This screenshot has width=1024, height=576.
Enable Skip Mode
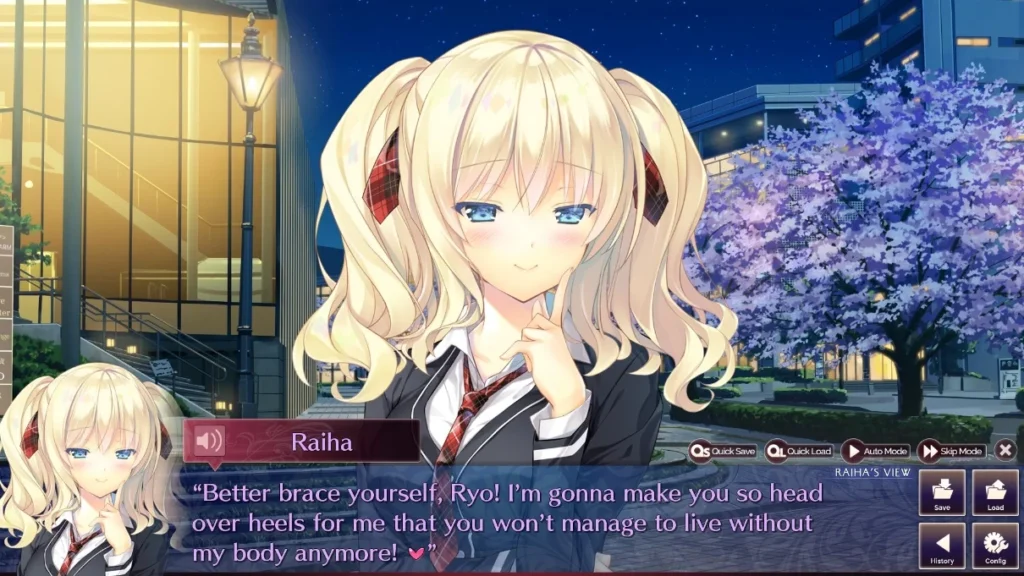tap(952, 451)
